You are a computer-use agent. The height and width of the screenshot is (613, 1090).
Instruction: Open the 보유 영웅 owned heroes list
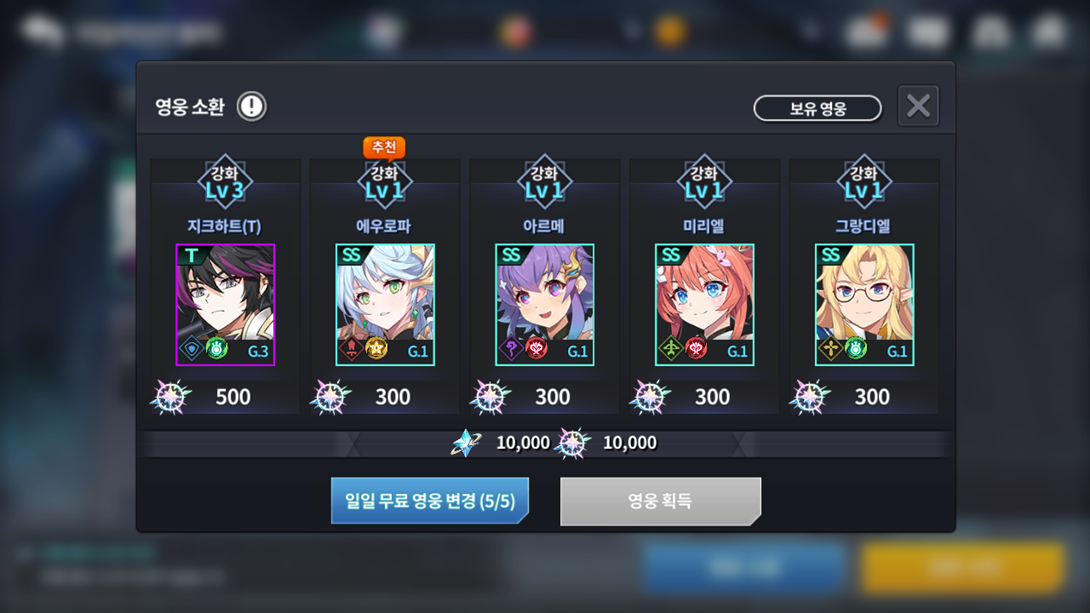click(817, 108)
